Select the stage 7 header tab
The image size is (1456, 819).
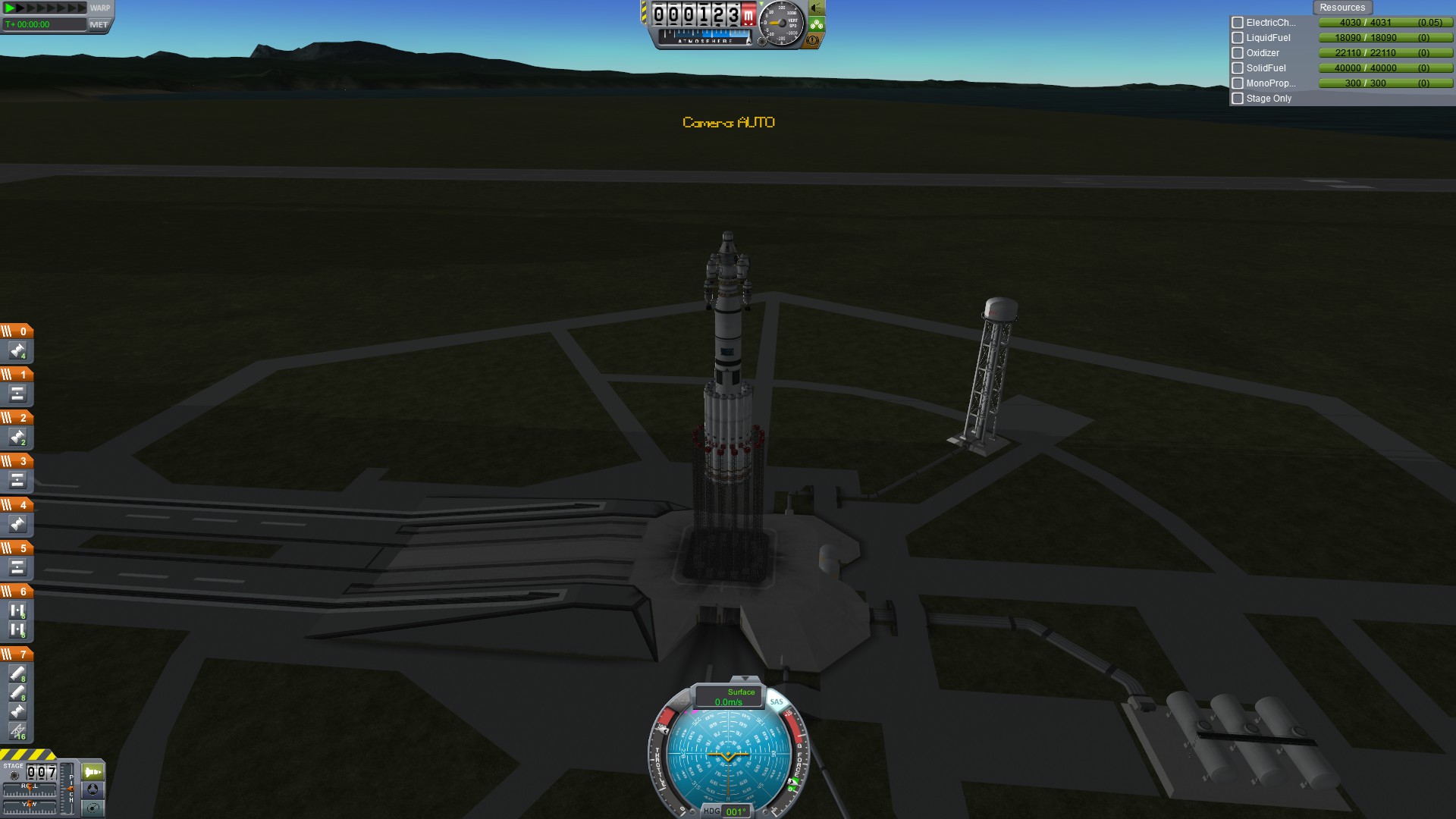coord(17,654)
